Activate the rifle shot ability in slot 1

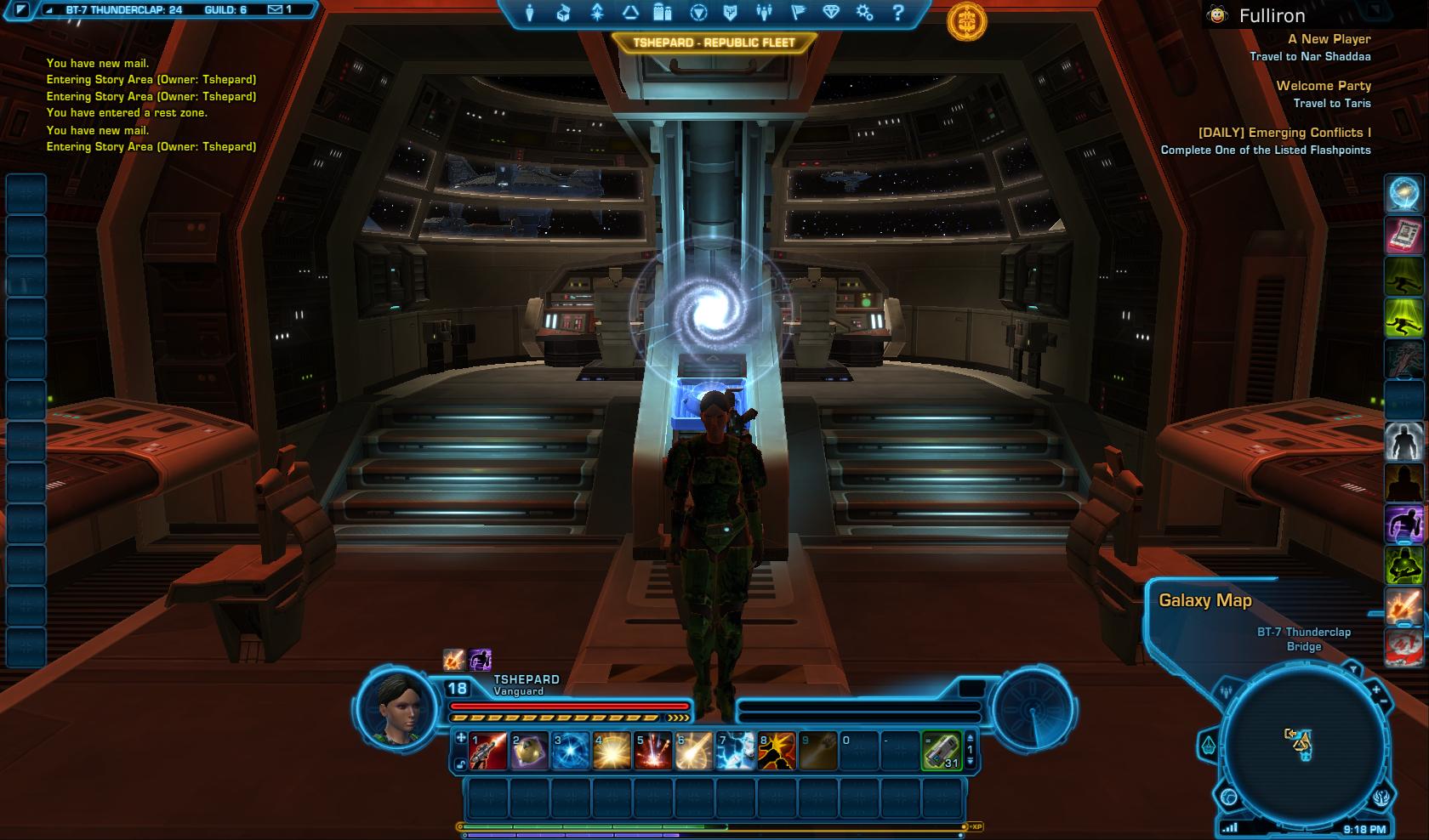[487, 752]
